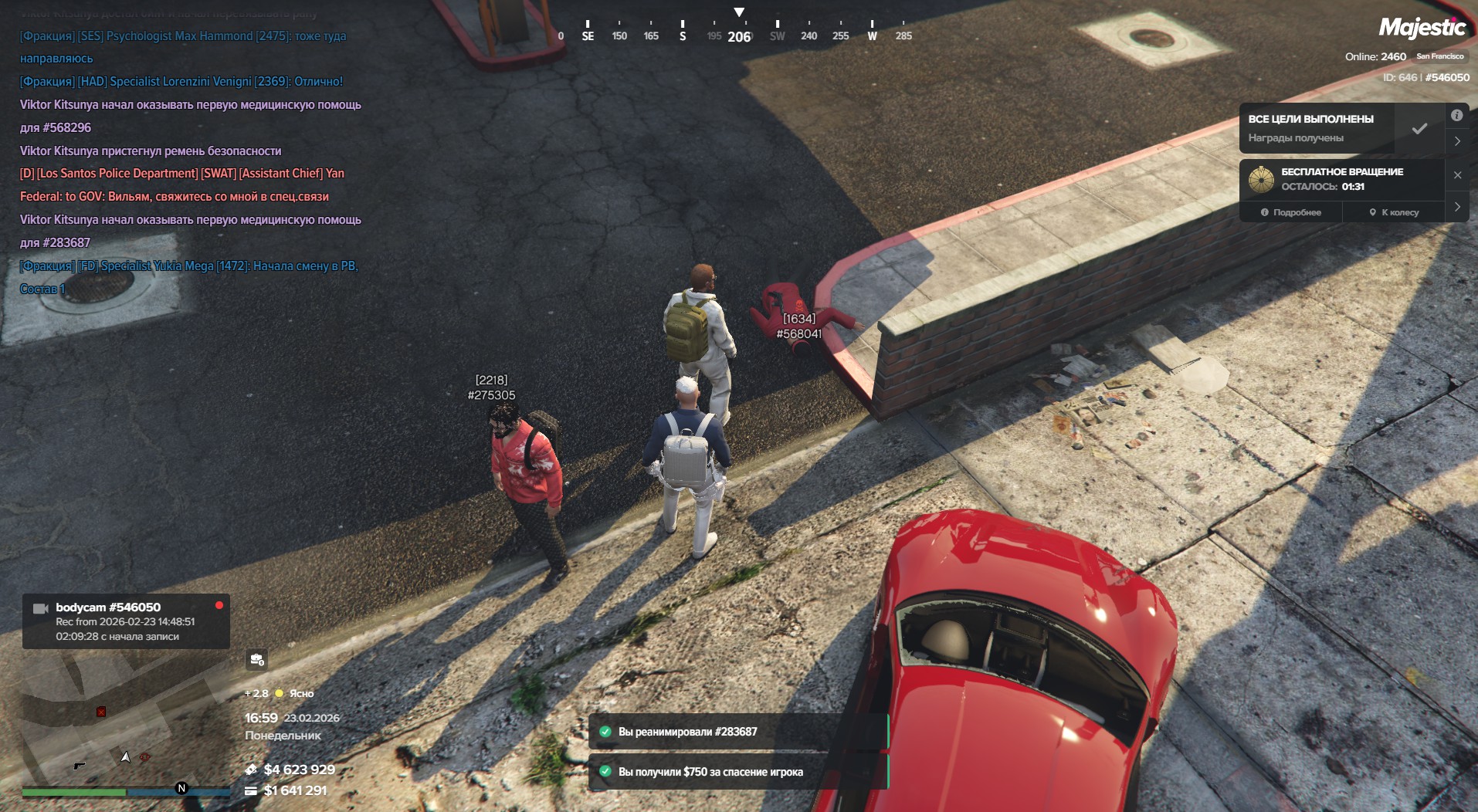Click the golden wheel spin icon
Image resolution: width=1478 pixels, height=812 pixels.
(x=1261, y=179)
